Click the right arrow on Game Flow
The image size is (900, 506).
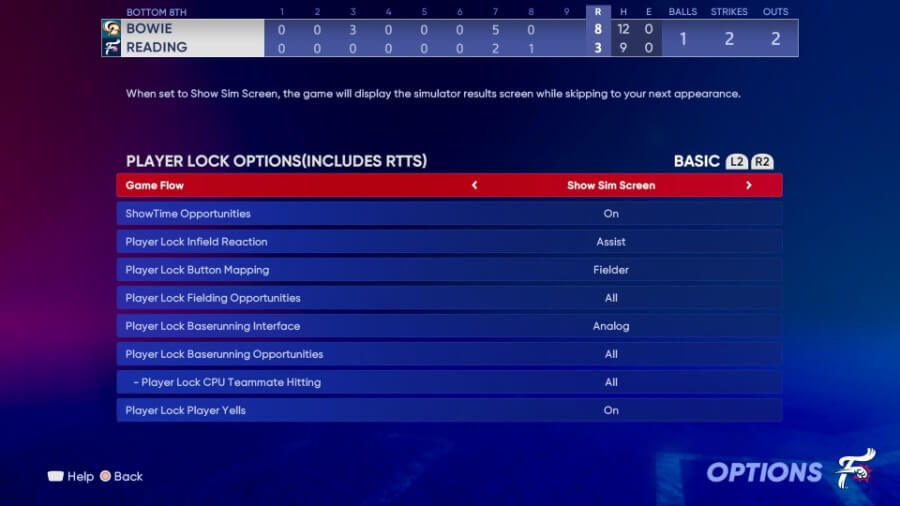[748, 185]
